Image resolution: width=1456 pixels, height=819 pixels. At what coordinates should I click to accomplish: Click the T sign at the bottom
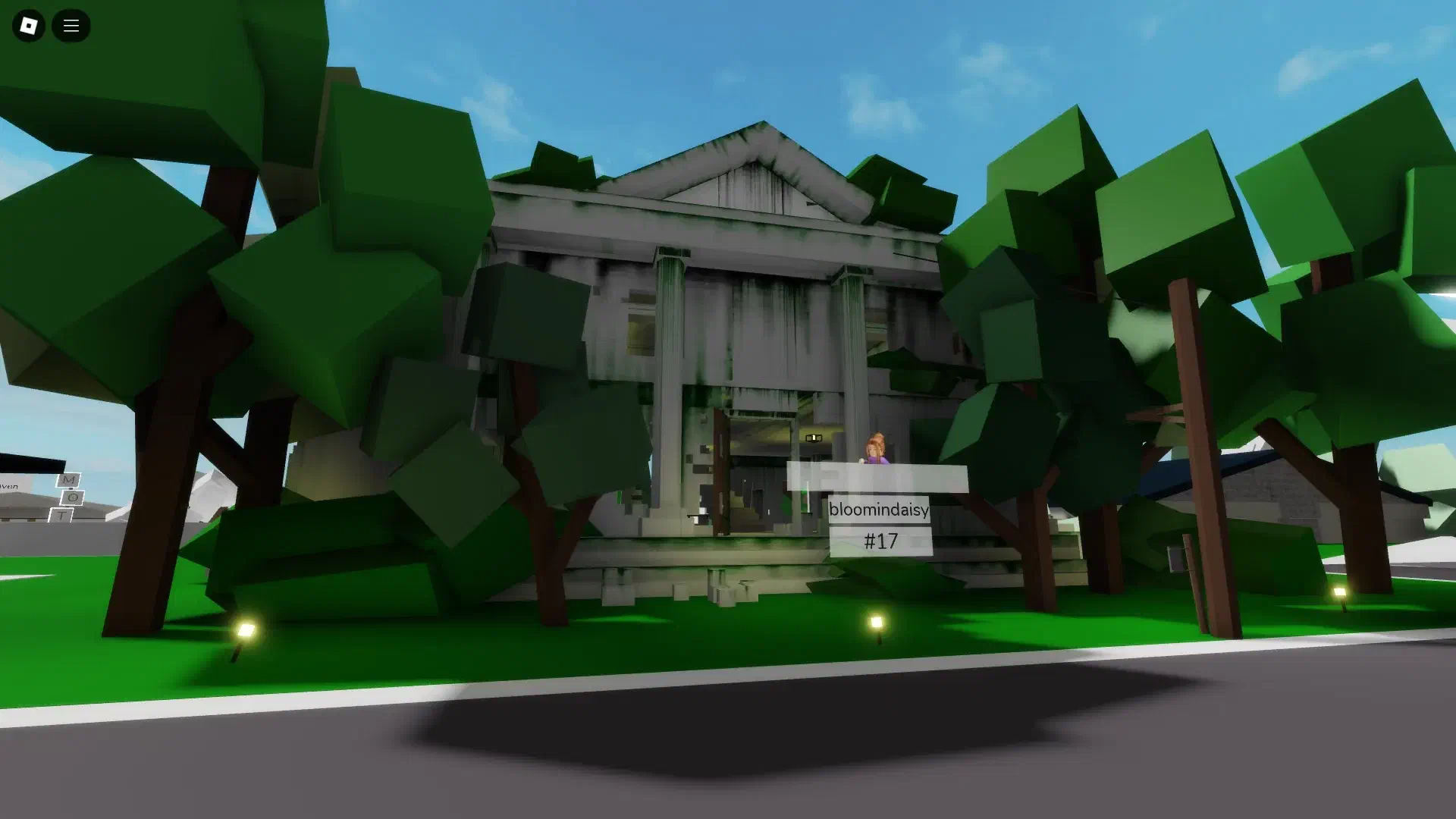point(61,514)
